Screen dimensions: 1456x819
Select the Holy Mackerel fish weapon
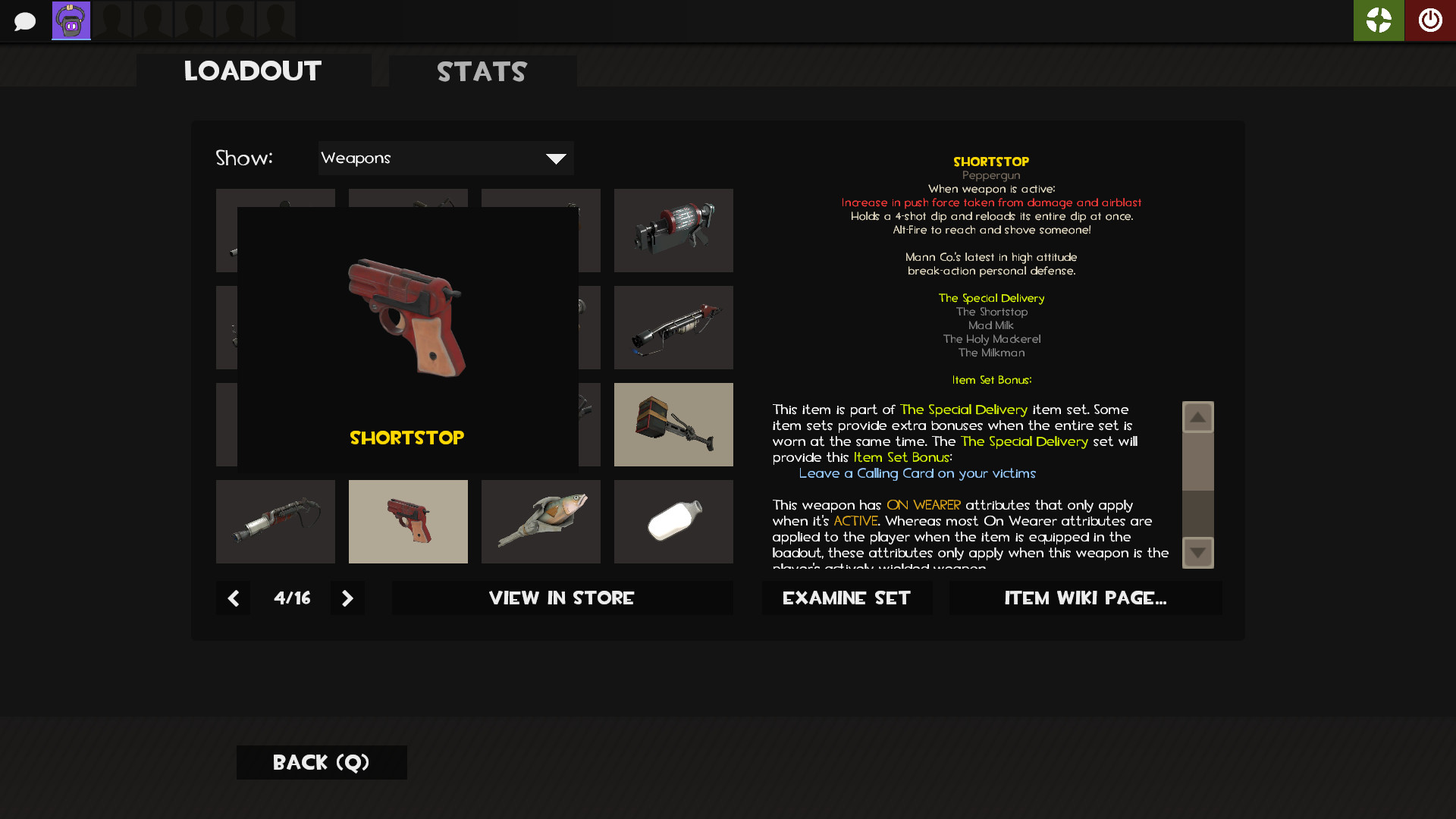(x=541, y=521)
